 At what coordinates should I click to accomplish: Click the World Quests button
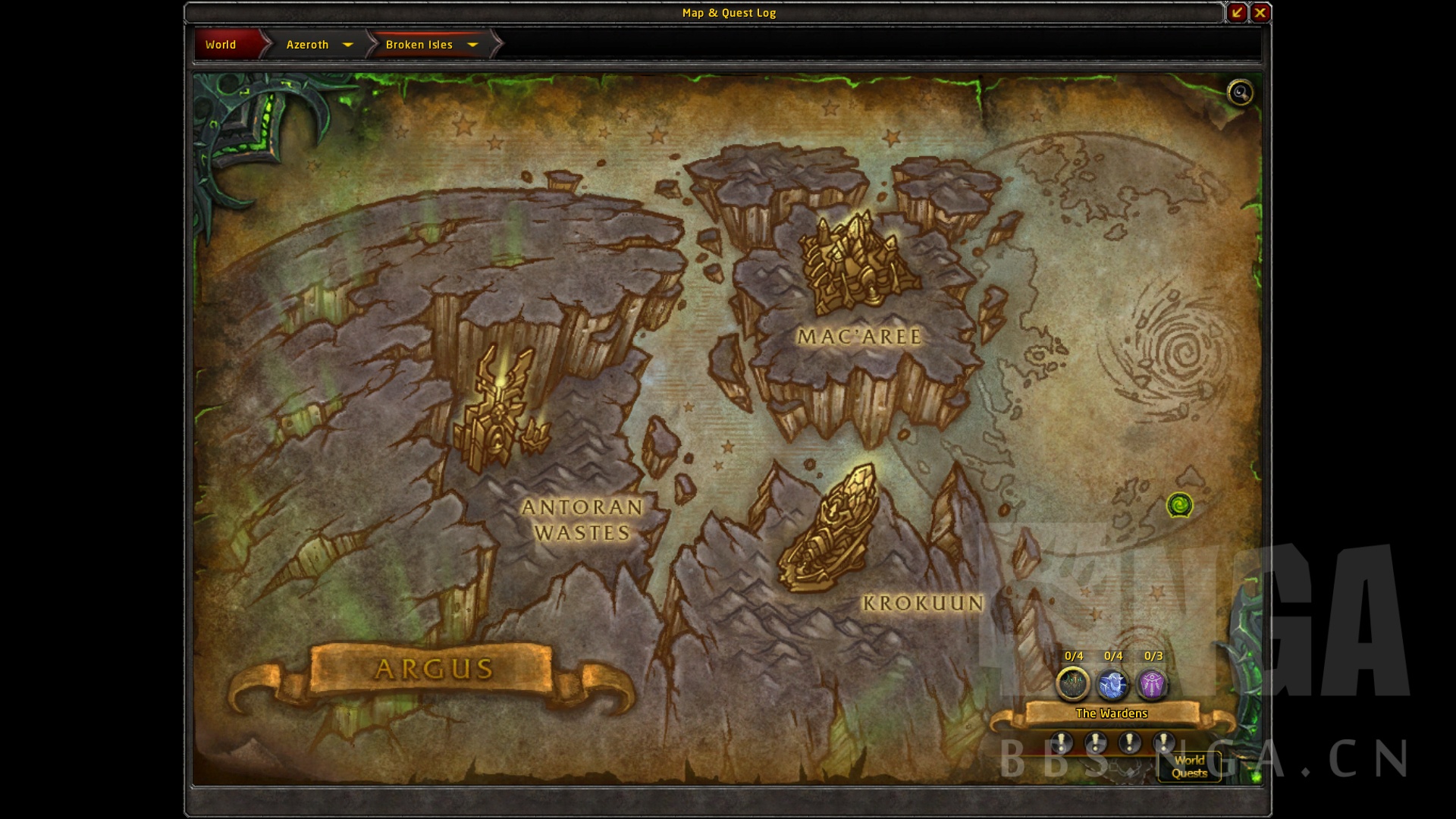coord(1189,768)
